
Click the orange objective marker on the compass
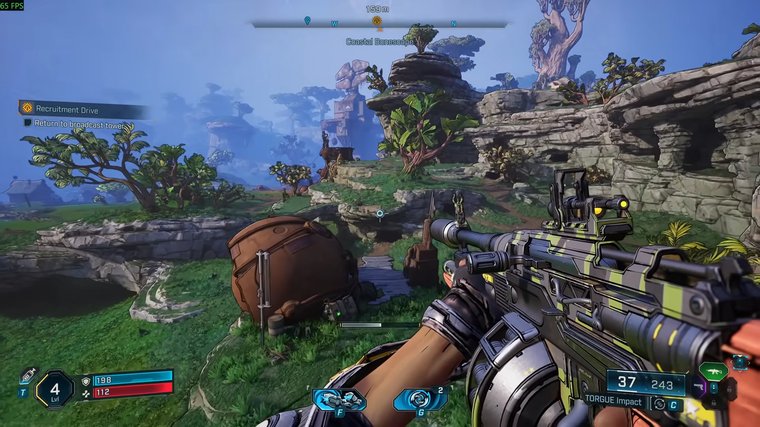(377, 21)
